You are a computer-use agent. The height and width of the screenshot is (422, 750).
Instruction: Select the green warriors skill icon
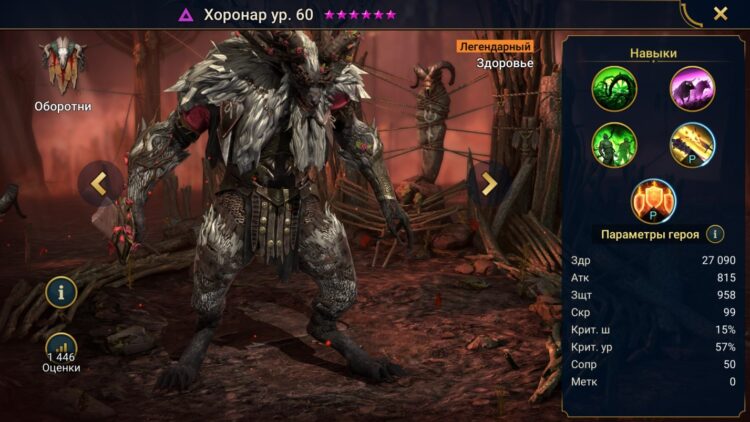pyautogui.click(x=614, y=145)
